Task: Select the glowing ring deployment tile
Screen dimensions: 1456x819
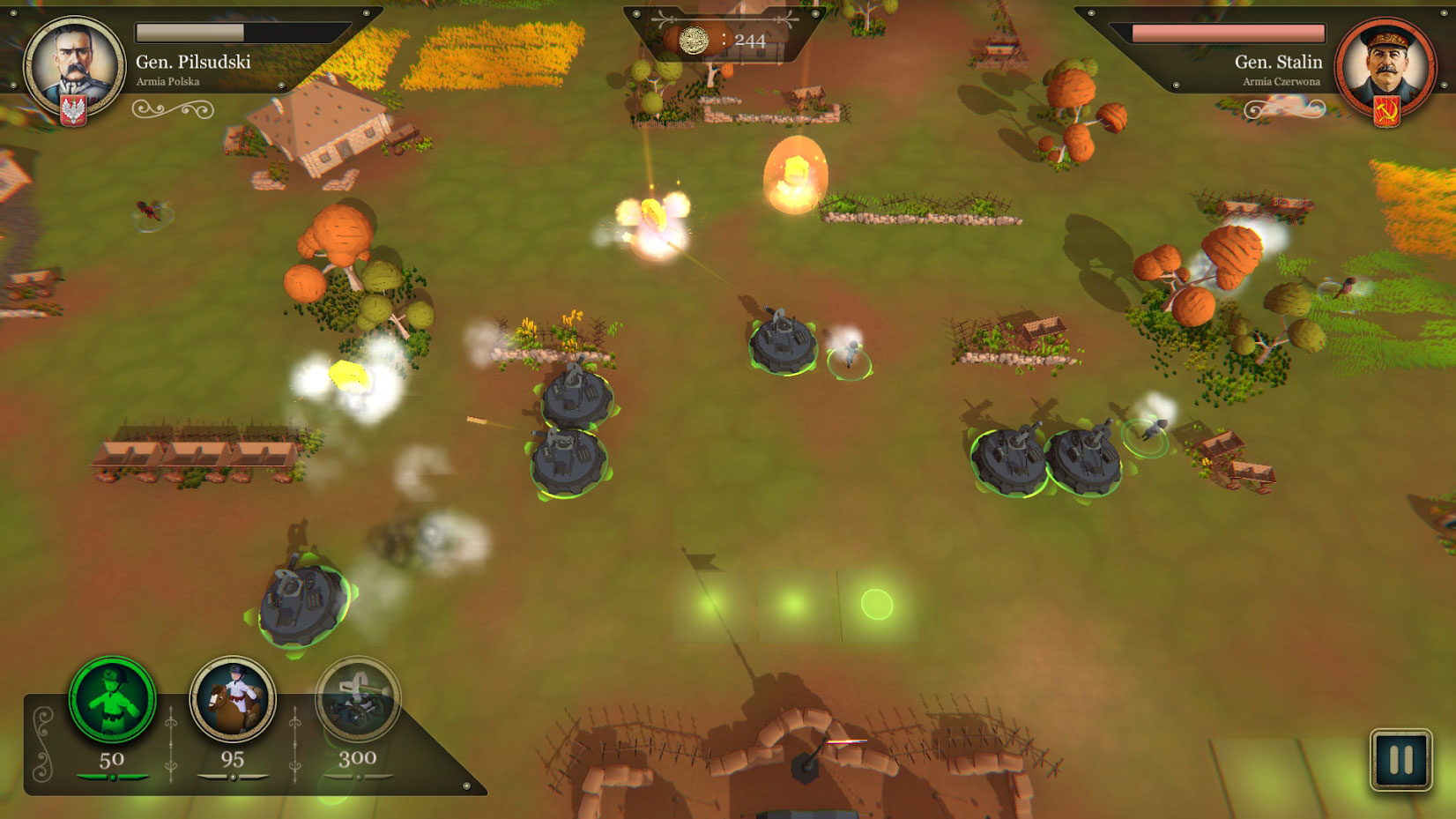Action: (877, 605)
